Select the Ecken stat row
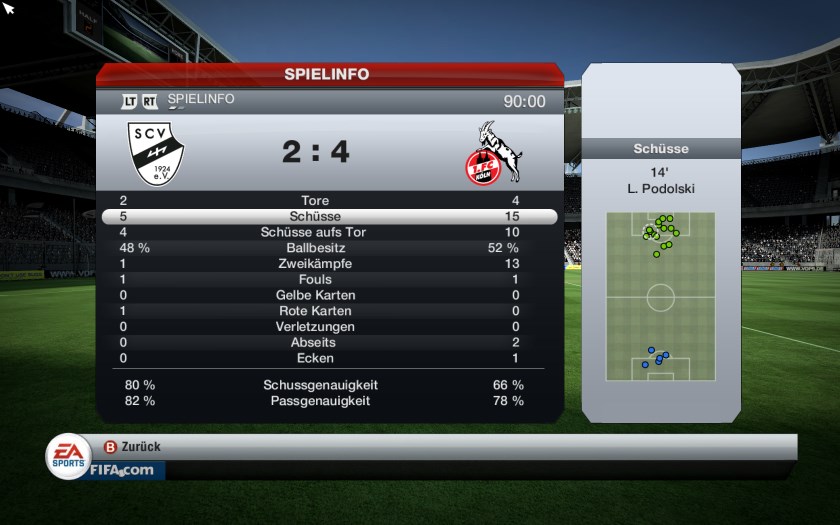 328,358
